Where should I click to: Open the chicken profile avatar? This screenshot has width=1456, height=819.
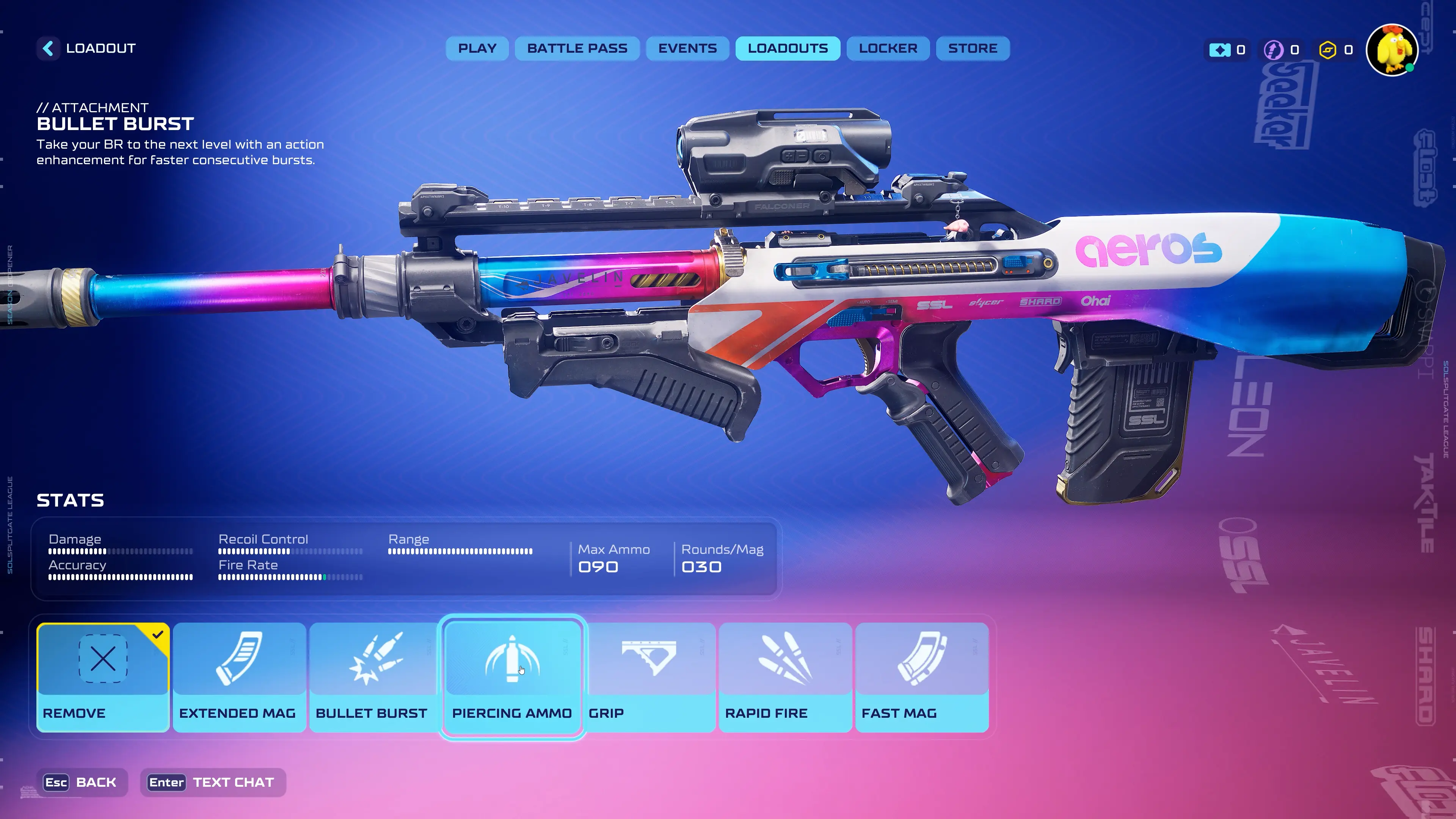[1392, 50]
